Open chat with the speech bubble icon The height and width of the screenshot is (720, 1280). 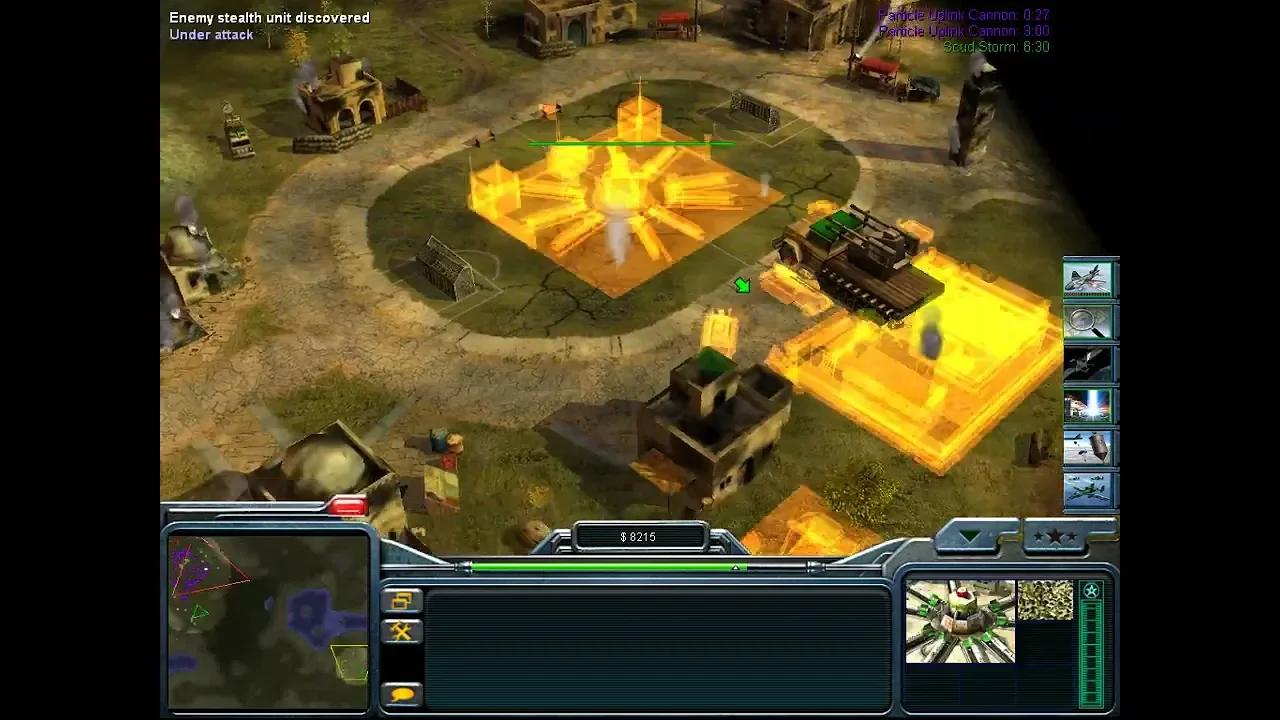401,693
